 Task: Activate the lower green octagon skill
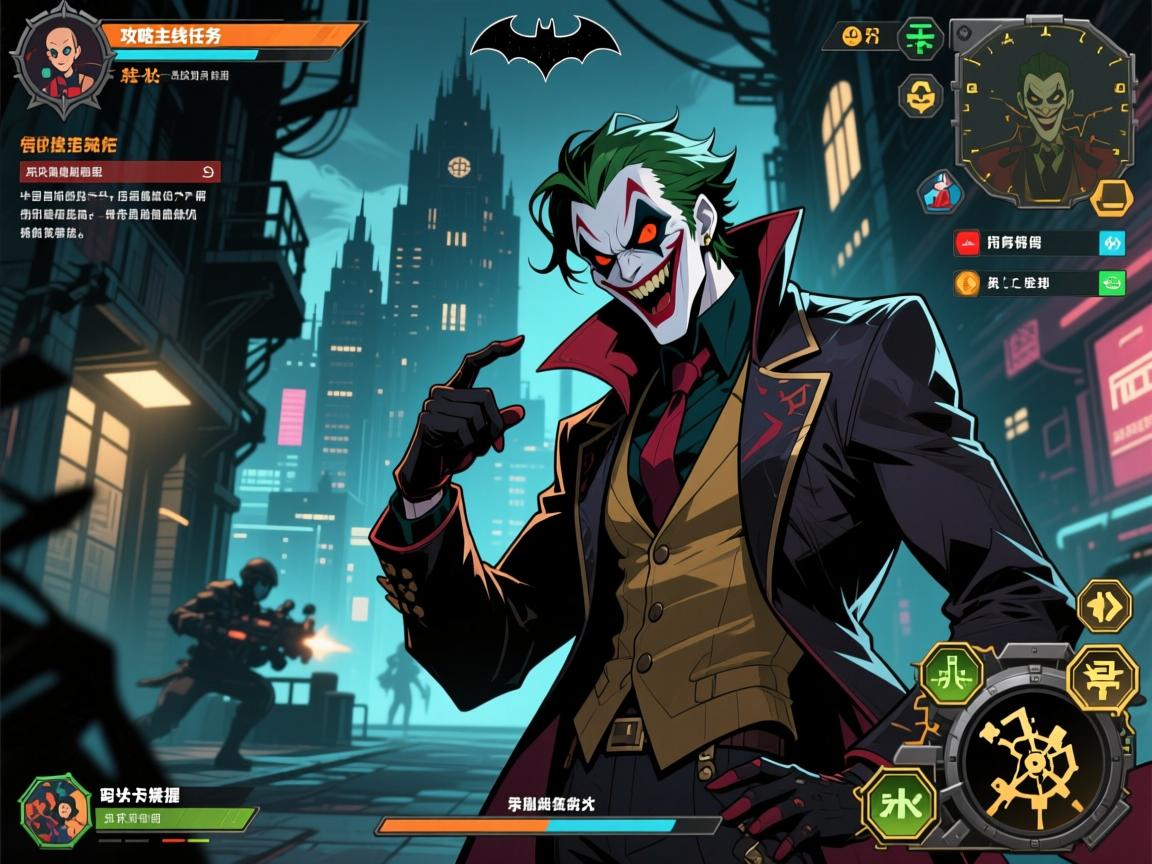(x=899, y=803)
